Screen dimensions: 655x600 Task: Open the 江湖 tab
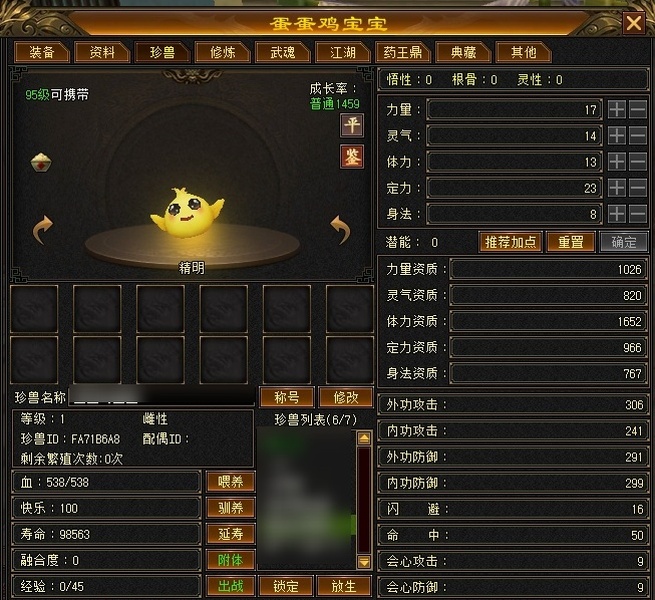336,52
